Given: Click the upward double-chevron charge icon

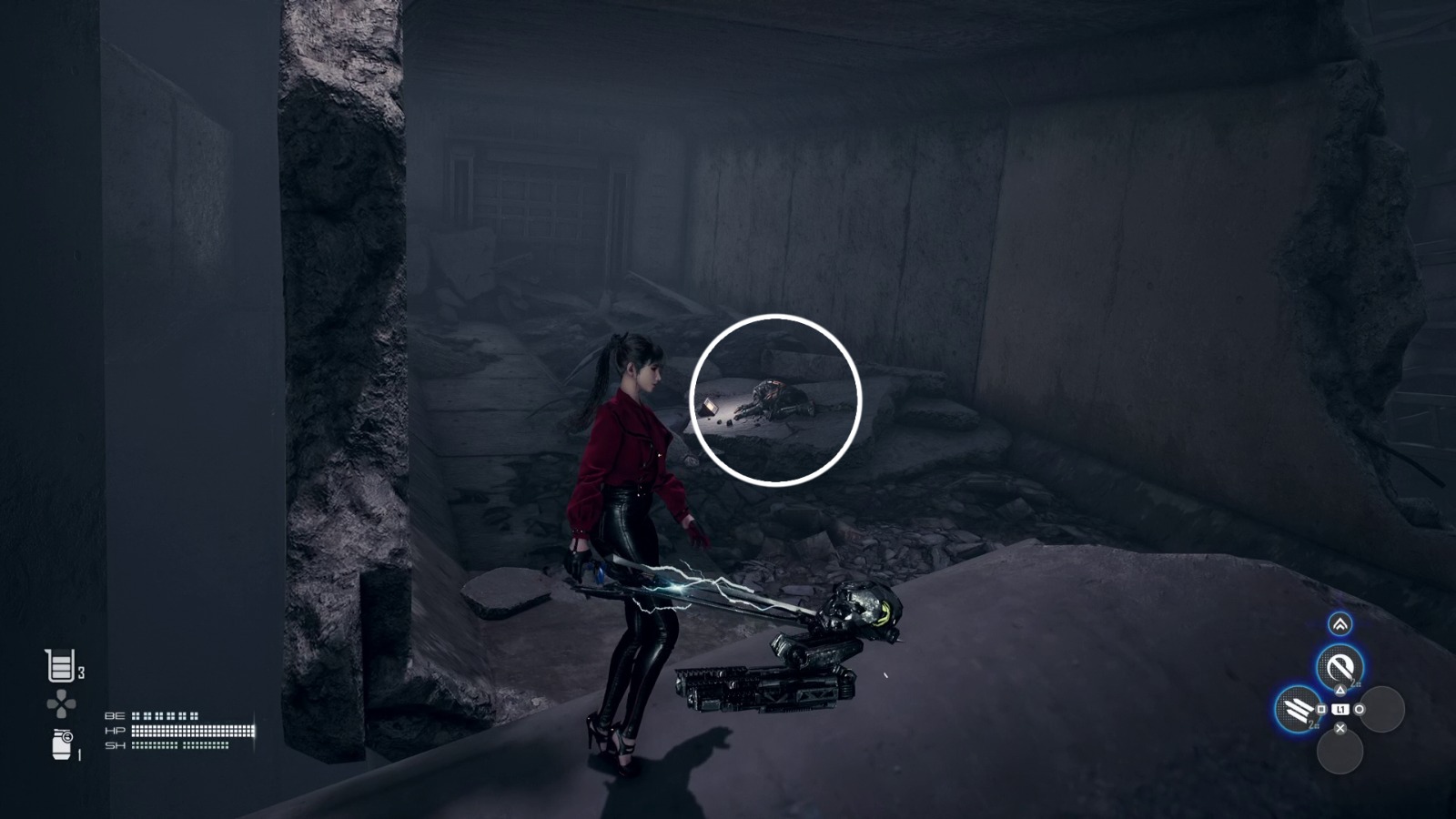Looking at the screenshot, I should (1340, 624).
